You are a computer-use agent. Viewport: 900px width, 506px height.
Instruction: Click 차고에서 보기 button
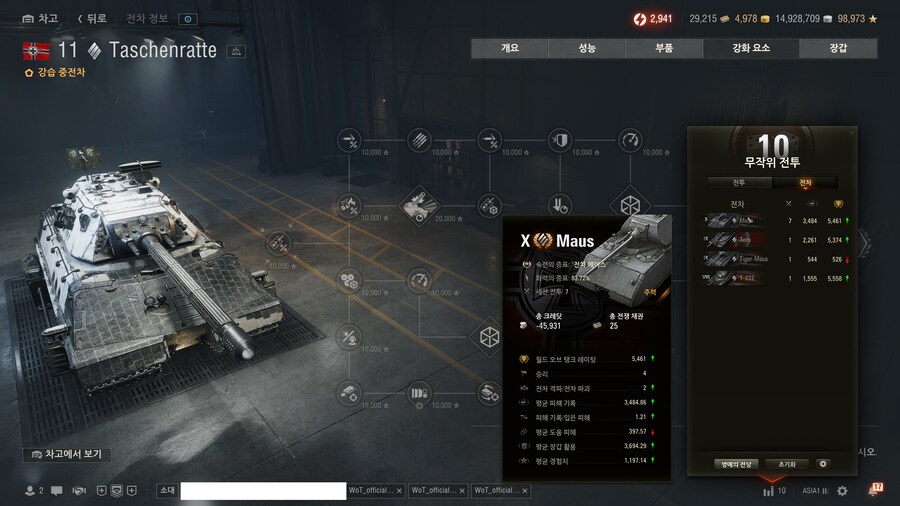point(67,454)
